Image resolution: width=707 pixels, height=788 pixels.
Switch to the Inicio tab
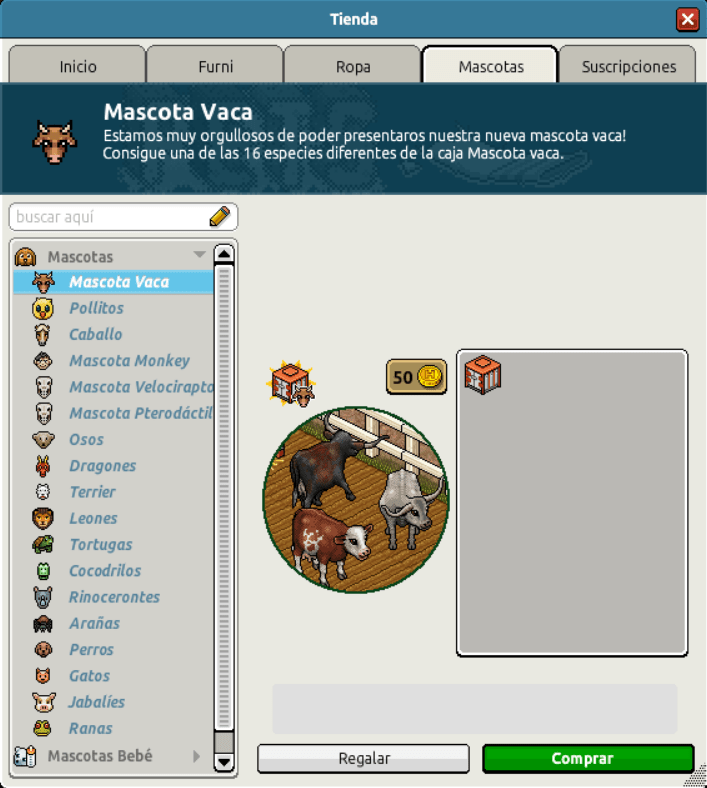pos(78,66)
